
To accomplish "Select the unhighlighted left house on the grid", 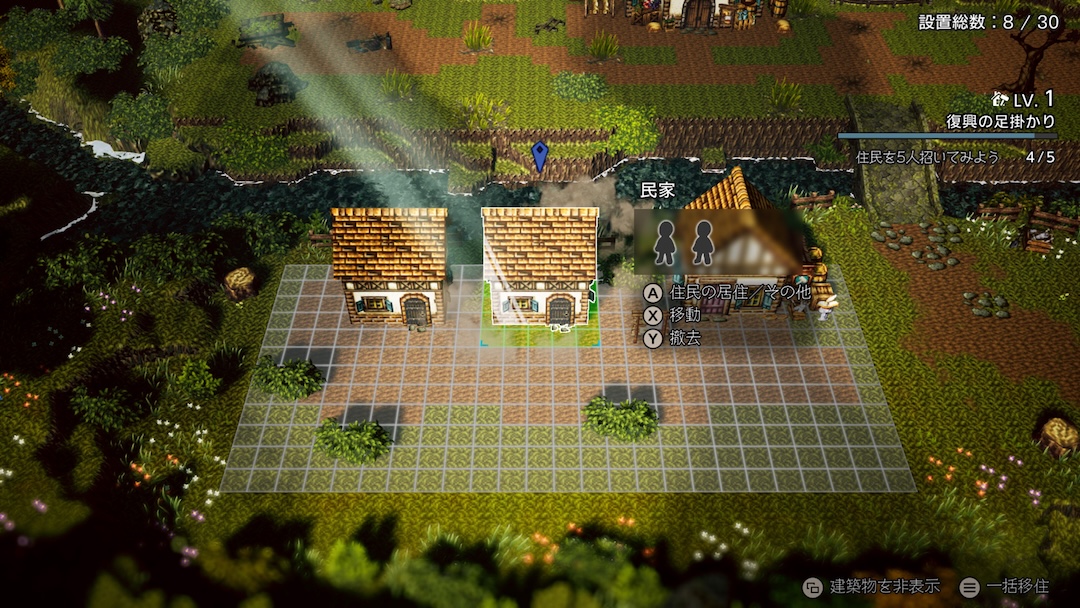I will click(389, 266).
